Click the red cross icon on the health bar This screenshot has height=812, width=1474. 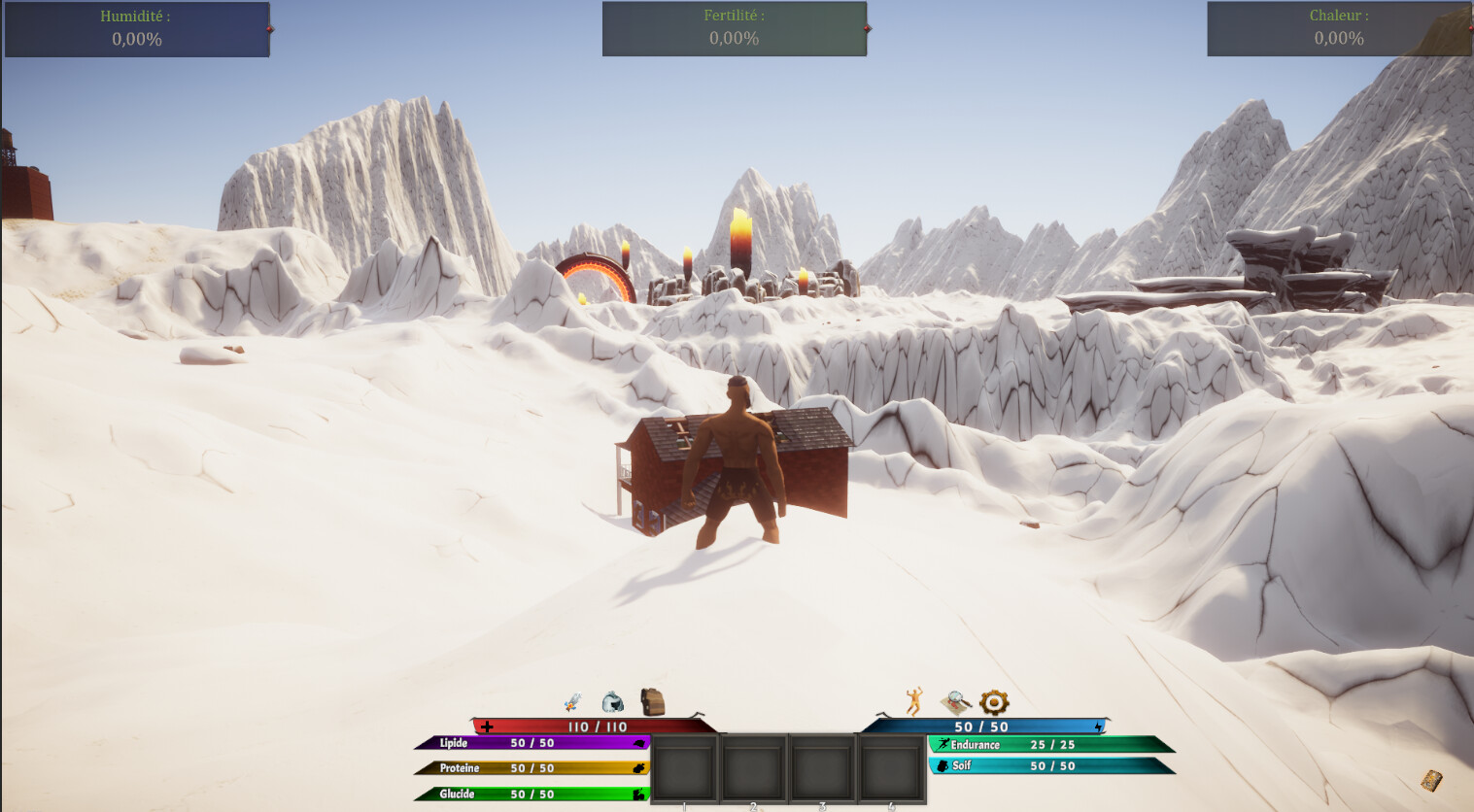487,726
